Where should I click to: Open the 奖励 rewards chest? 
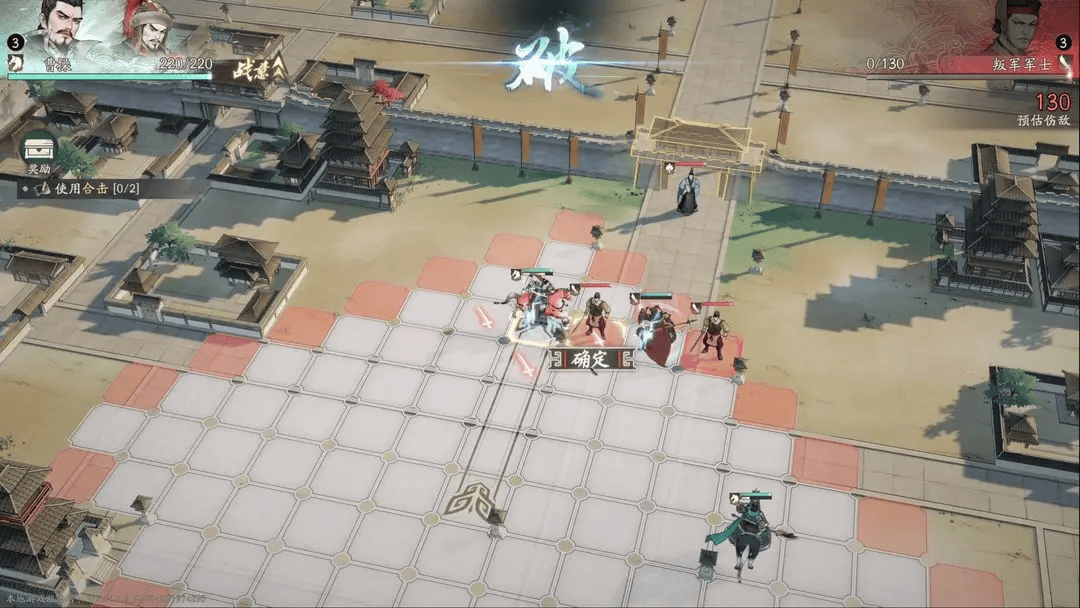39,150
